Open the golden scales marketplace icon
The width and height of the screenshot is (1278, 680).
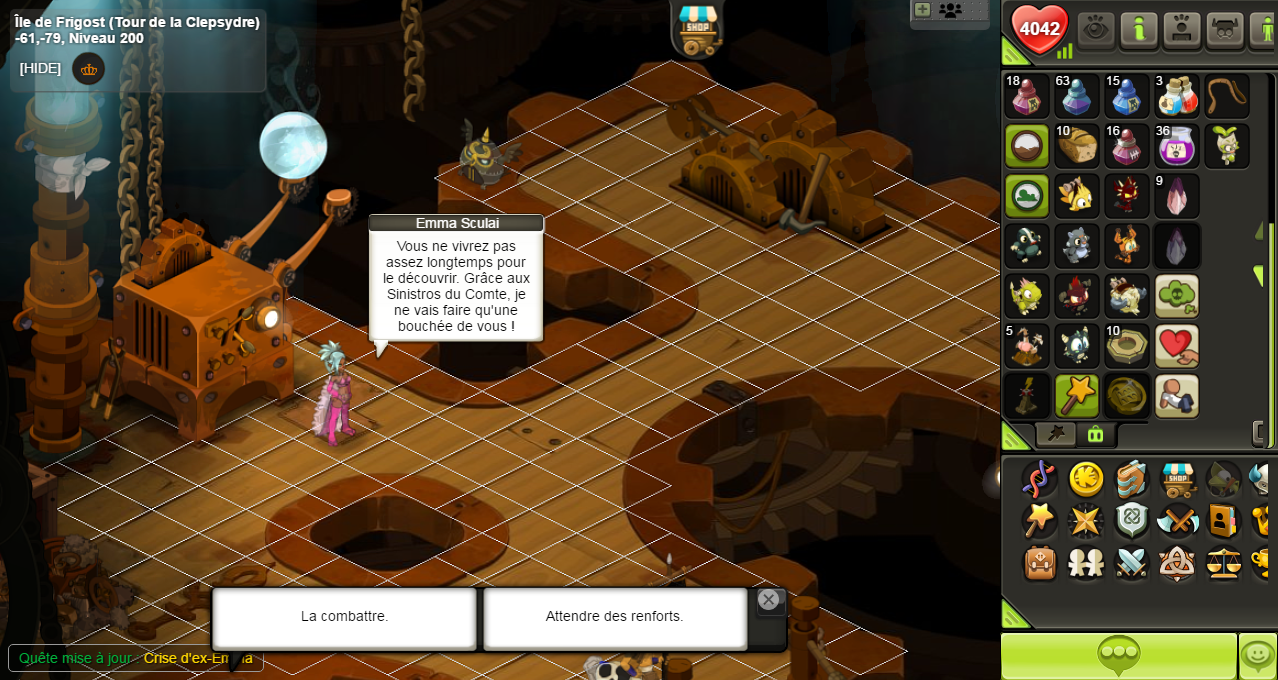[1223, 563]
